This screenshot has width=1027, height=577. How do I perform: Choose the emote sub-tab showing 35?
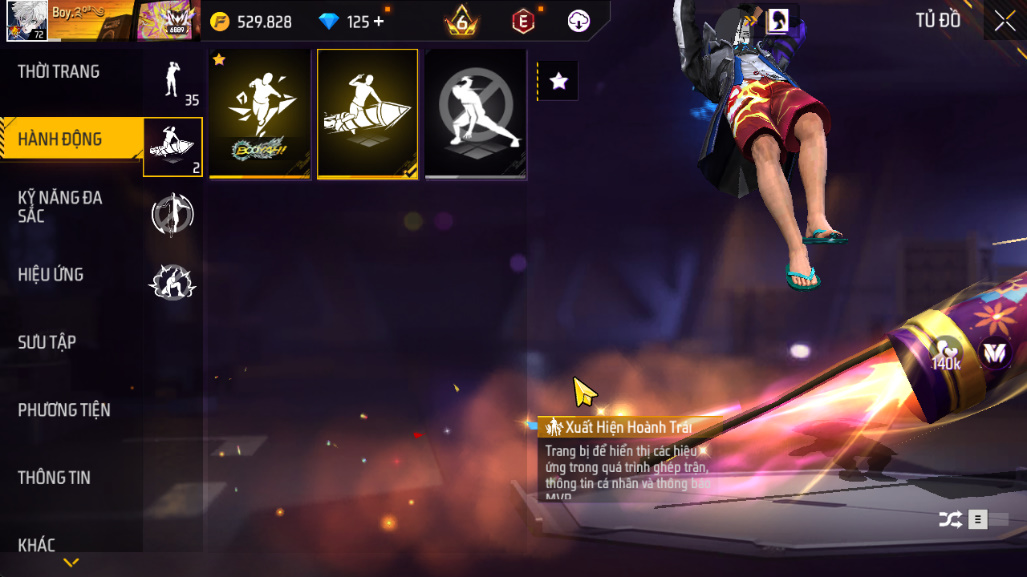point(173,80)
